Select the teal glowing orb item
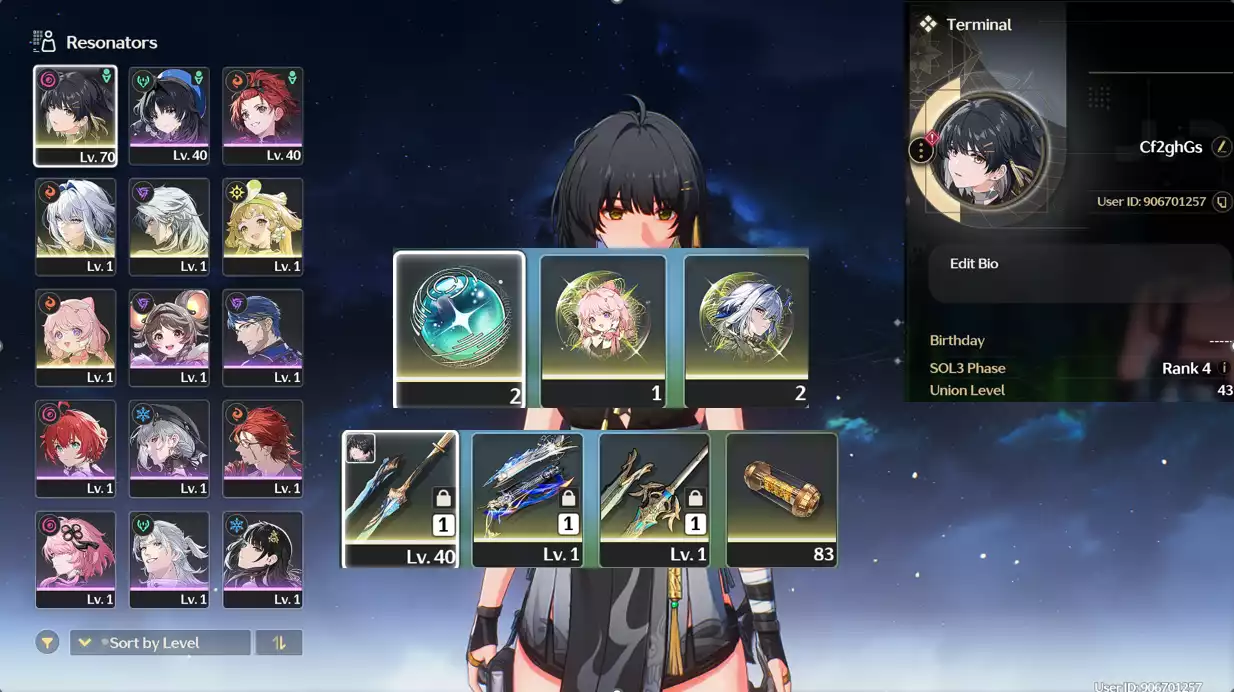1234x692 pixels. click(459, 328)
